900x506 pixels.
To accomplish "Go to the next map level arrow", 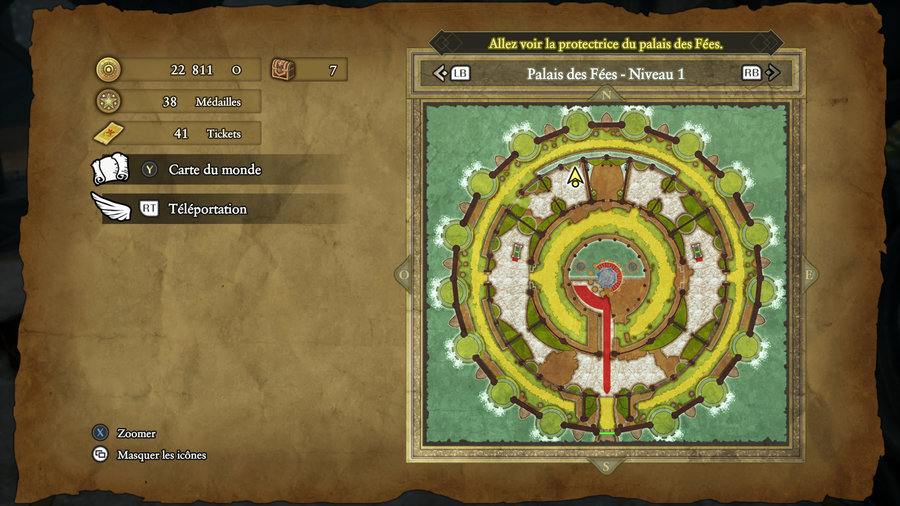I will click(x=772, y=73).
